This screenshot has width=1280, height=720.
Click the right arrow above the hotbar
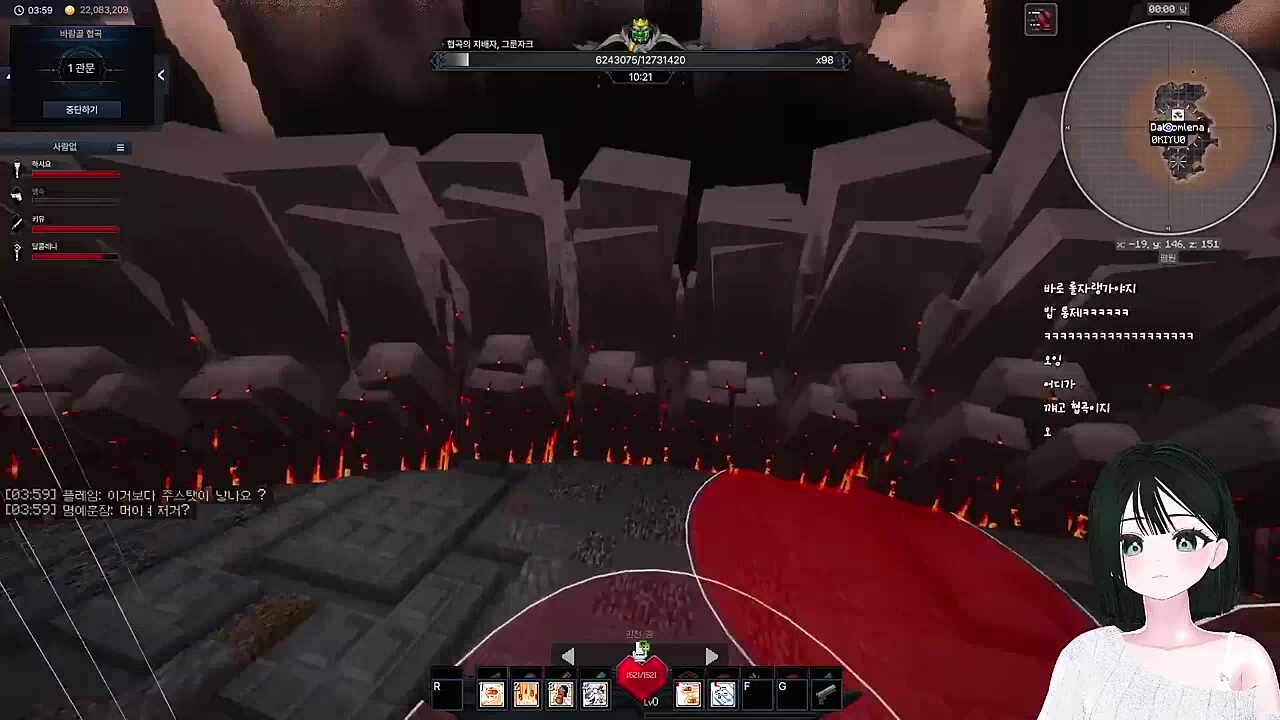point(711,655)
